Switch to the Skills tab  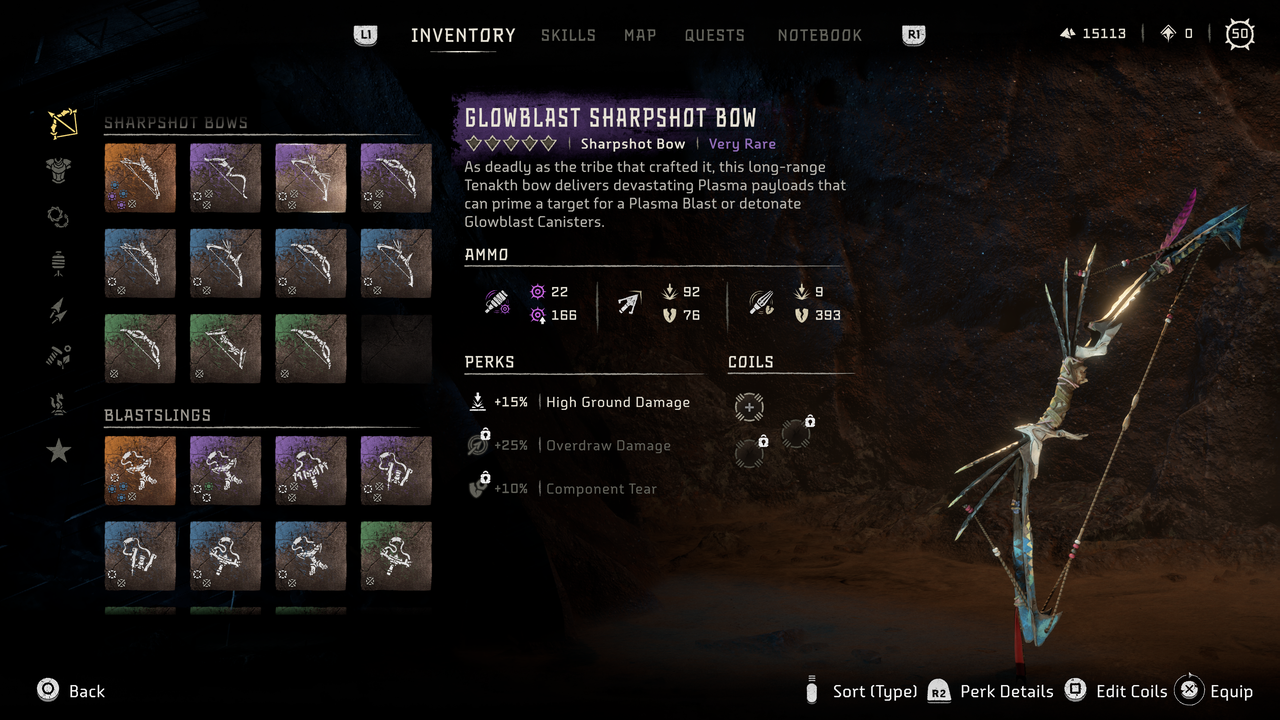pos(568,35)
